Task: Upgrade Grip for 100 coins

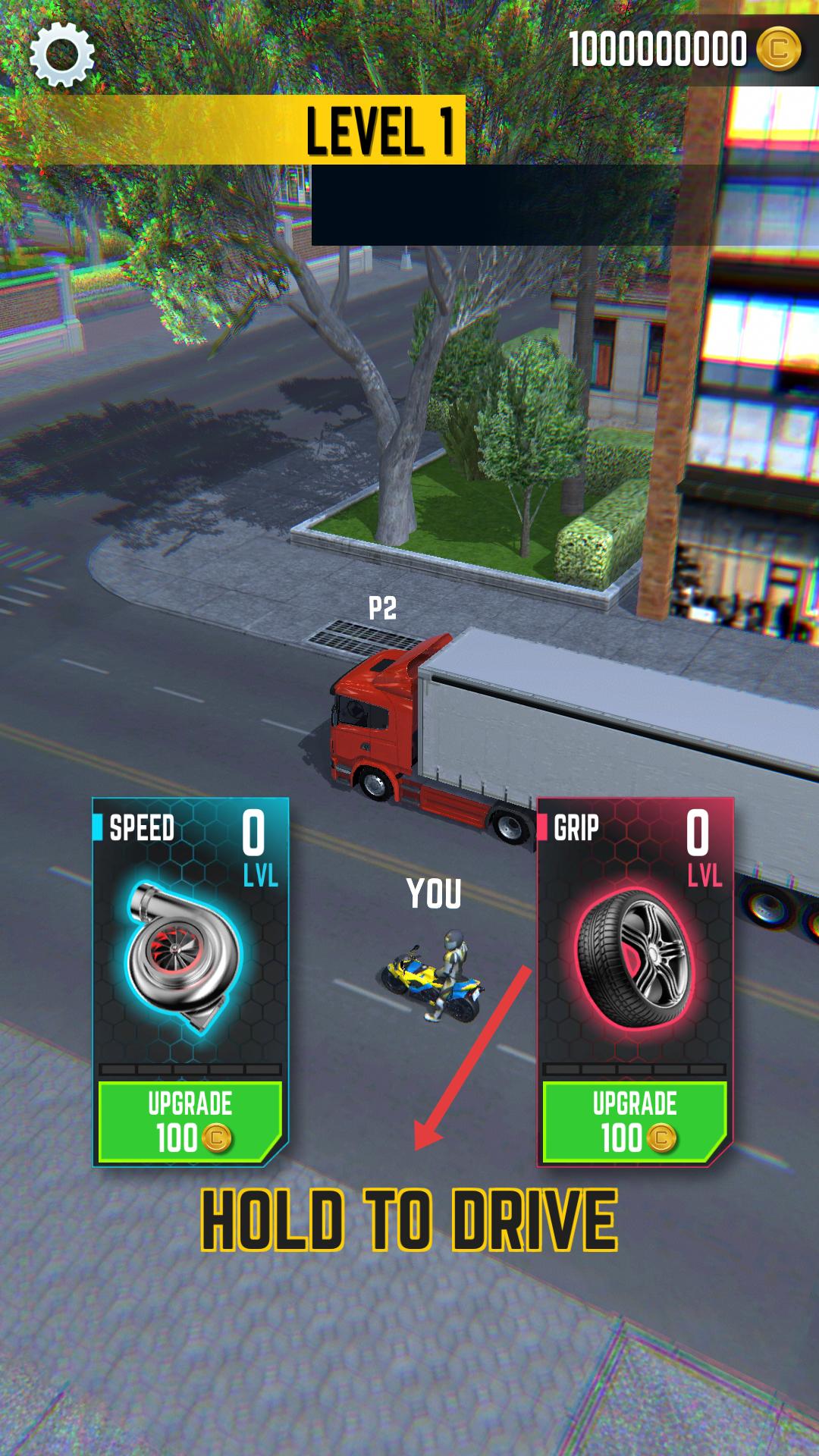Action: coord(635,1122)
